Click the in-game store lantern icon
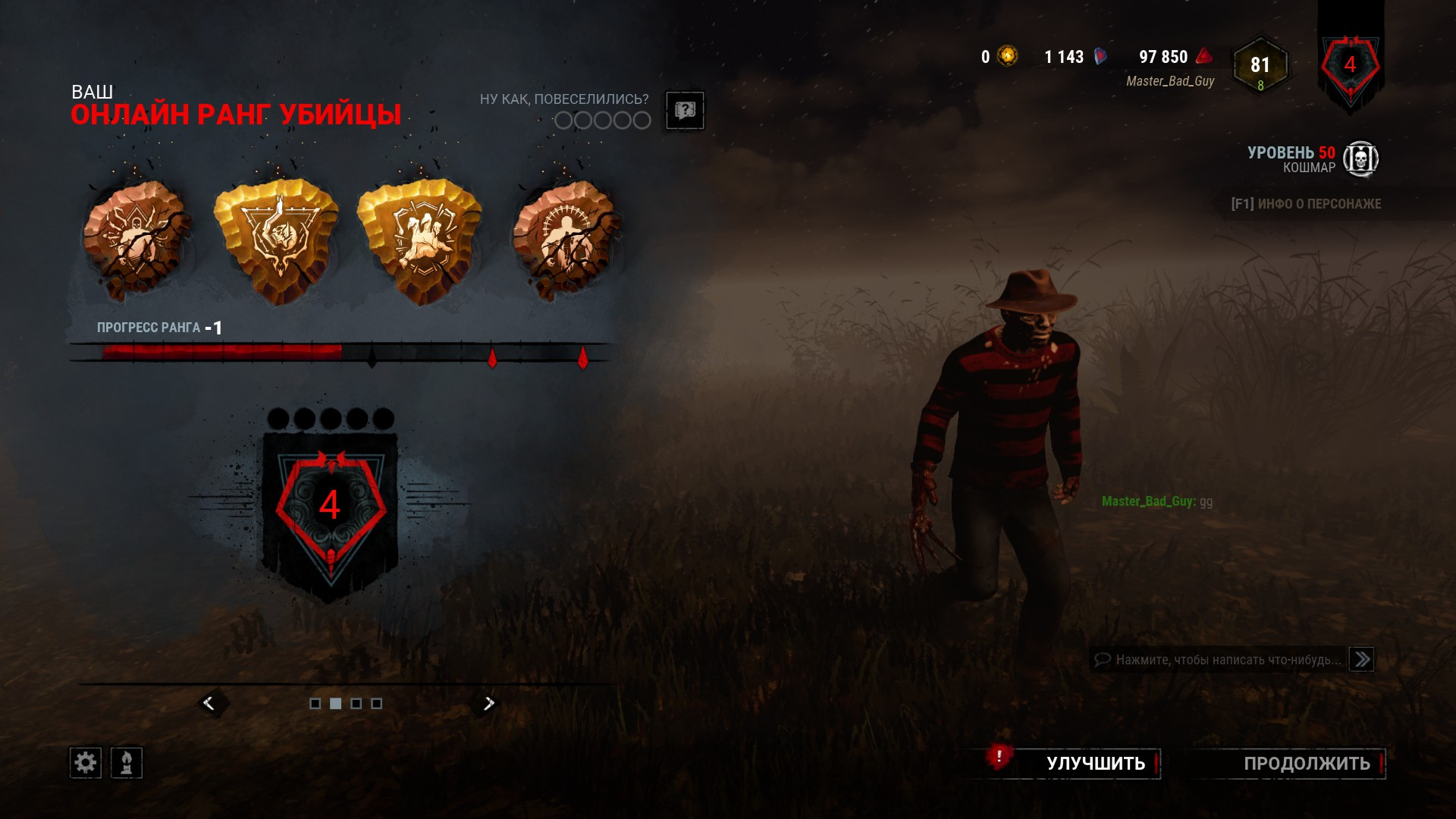This screenshot has height=819, width=1456. click(127, 762)
